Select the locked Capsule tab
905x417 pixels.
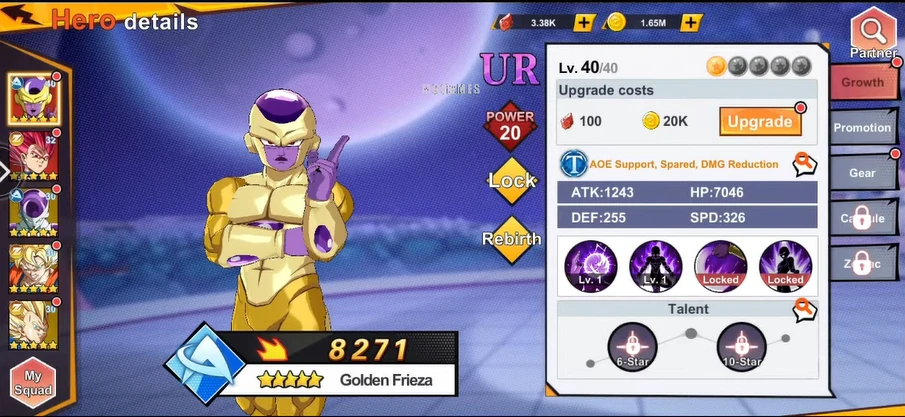pyautogui.click(x=863, y=218)
